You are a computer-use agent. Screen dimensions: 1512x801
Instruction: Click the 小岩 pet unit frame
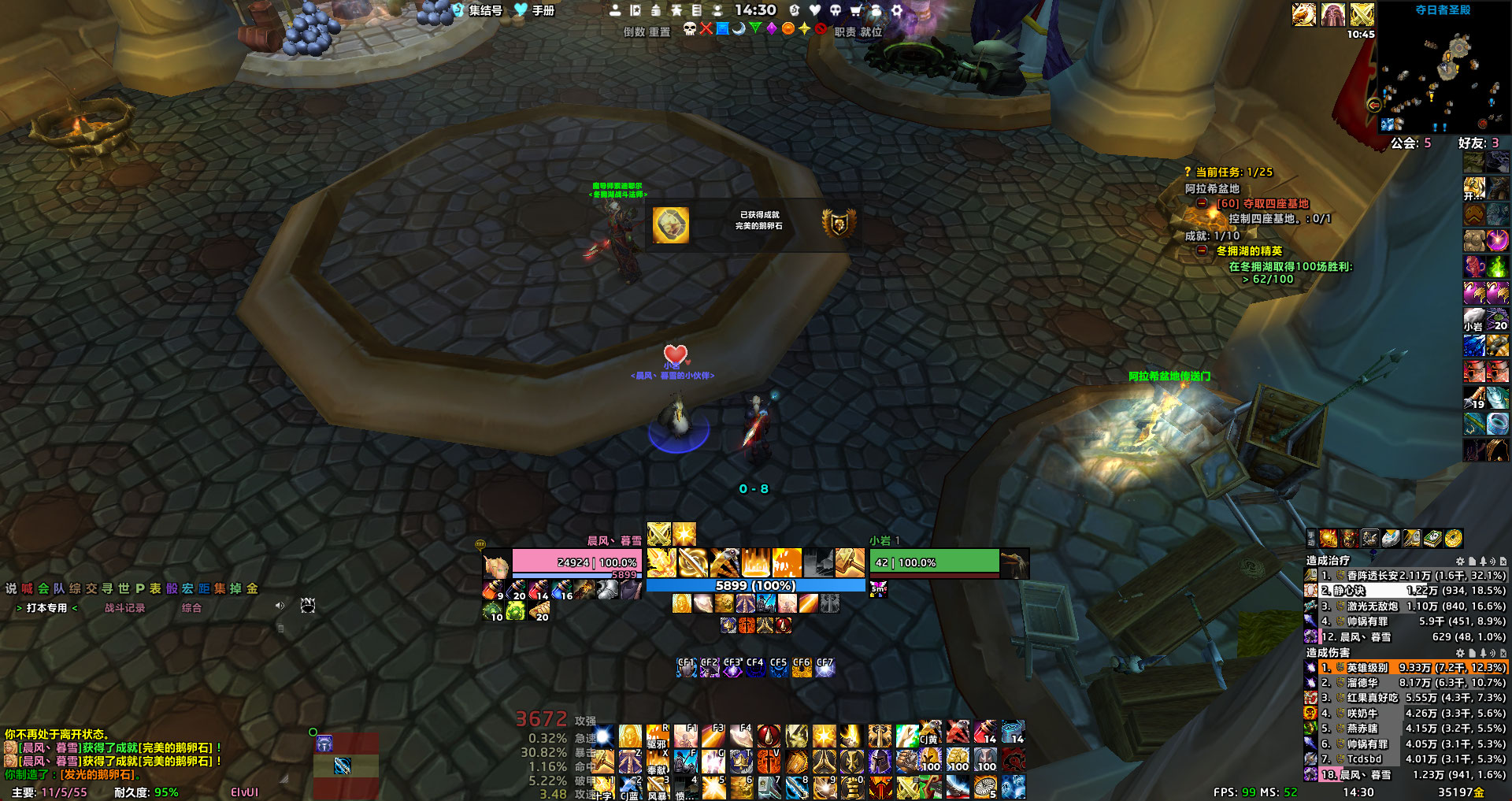pos(934,562)
